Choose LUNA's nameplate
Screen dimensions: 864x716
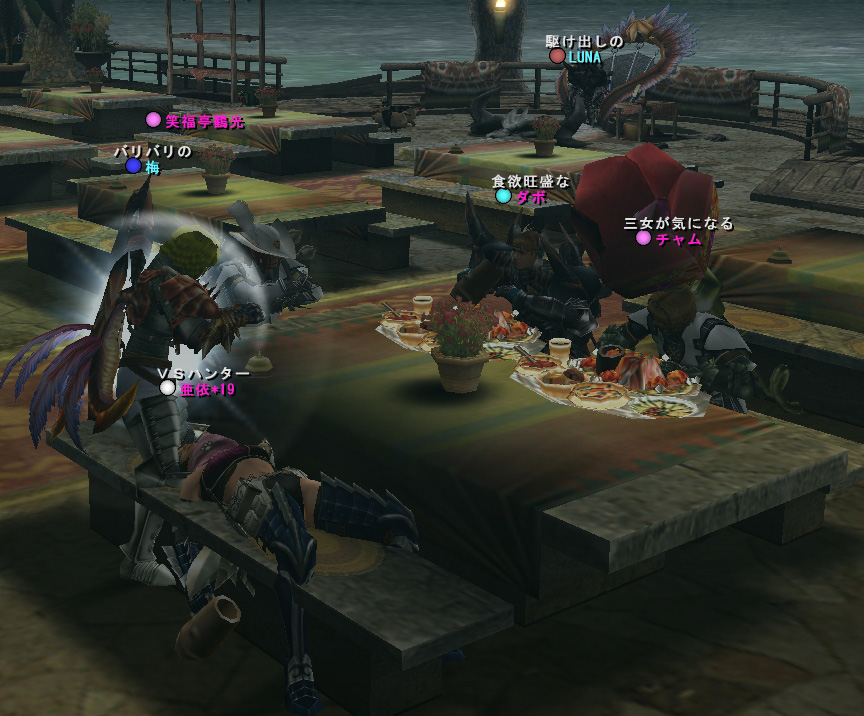pos(584,57)
